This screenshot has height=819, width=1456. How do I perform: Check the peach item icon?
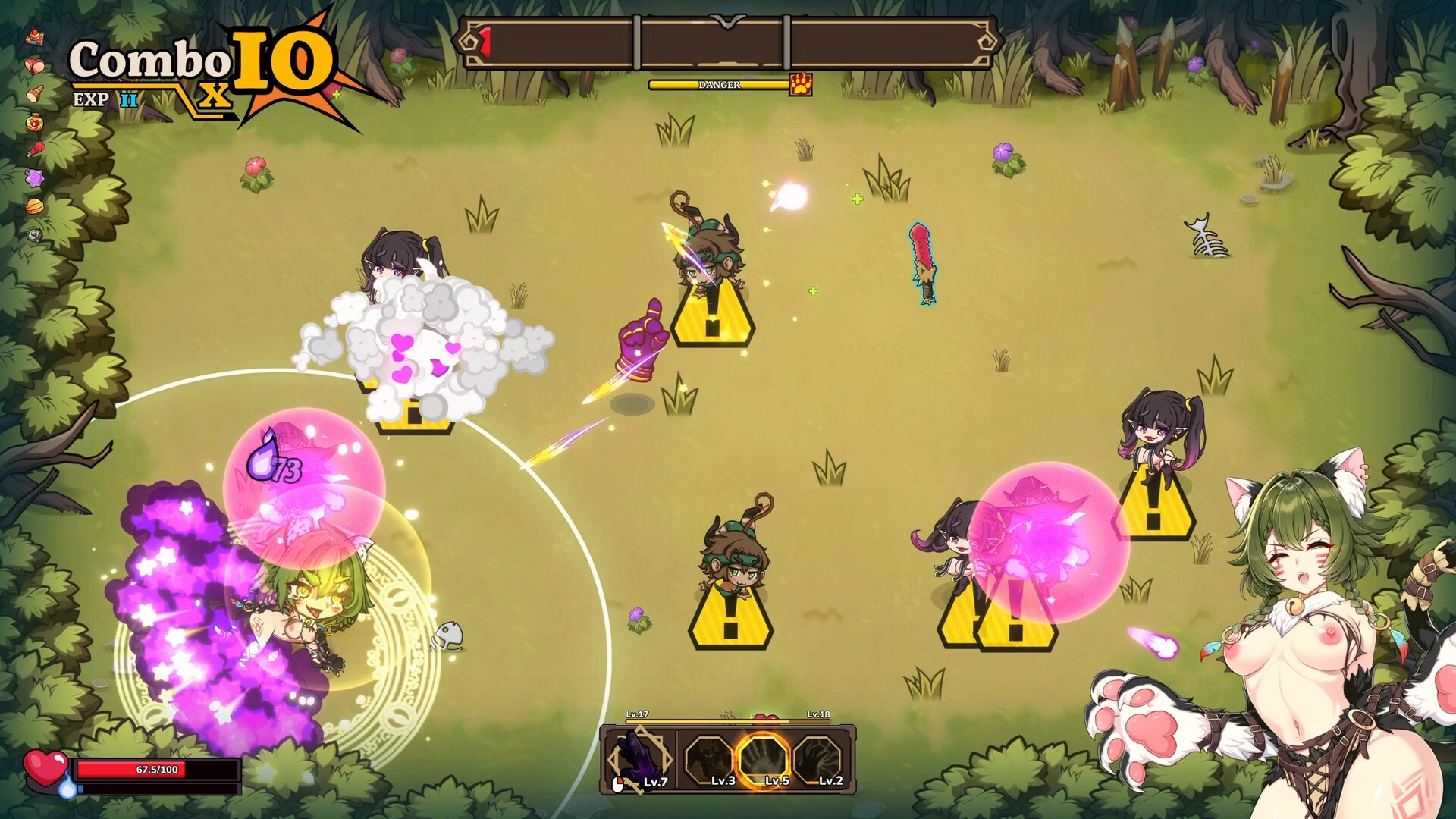(x=34, y=66)
